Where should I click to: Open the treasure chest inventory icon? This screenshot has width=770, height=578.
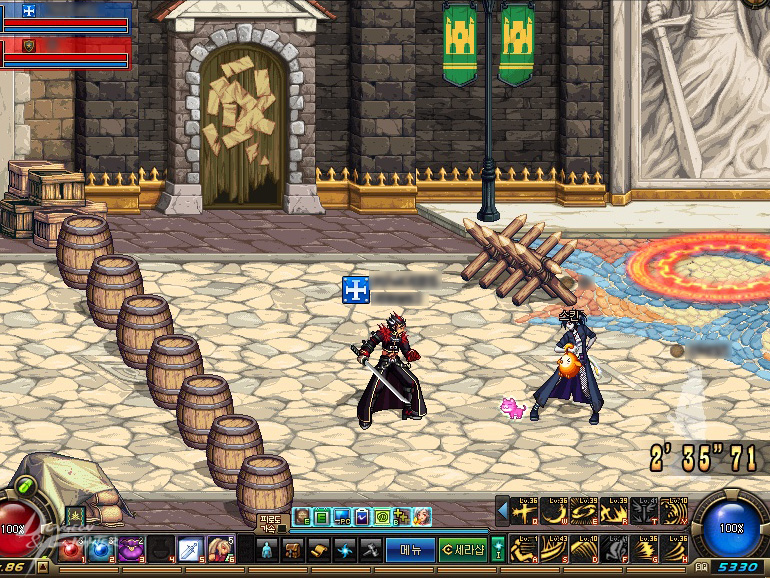293,549
